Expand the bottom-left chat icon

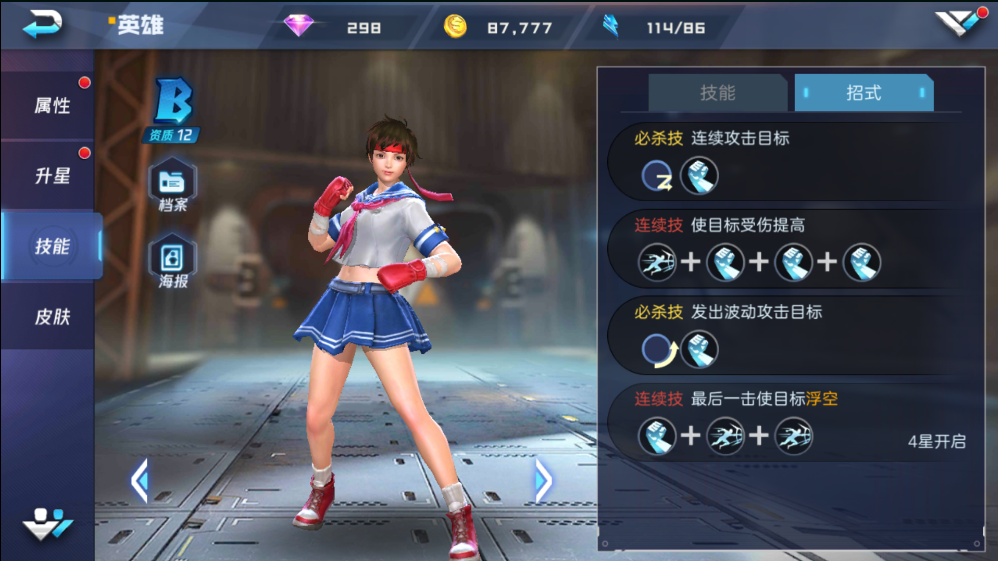pyautogui.click(x=48, y=524)
